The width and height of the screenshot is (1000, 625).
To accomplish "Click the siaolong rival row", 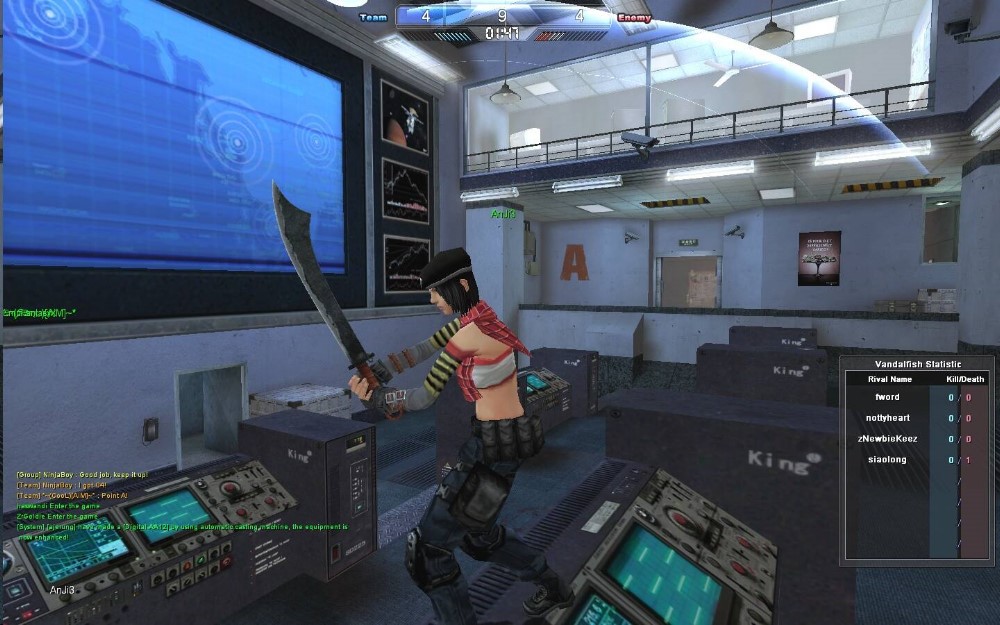I will click(x=886, y=460).
